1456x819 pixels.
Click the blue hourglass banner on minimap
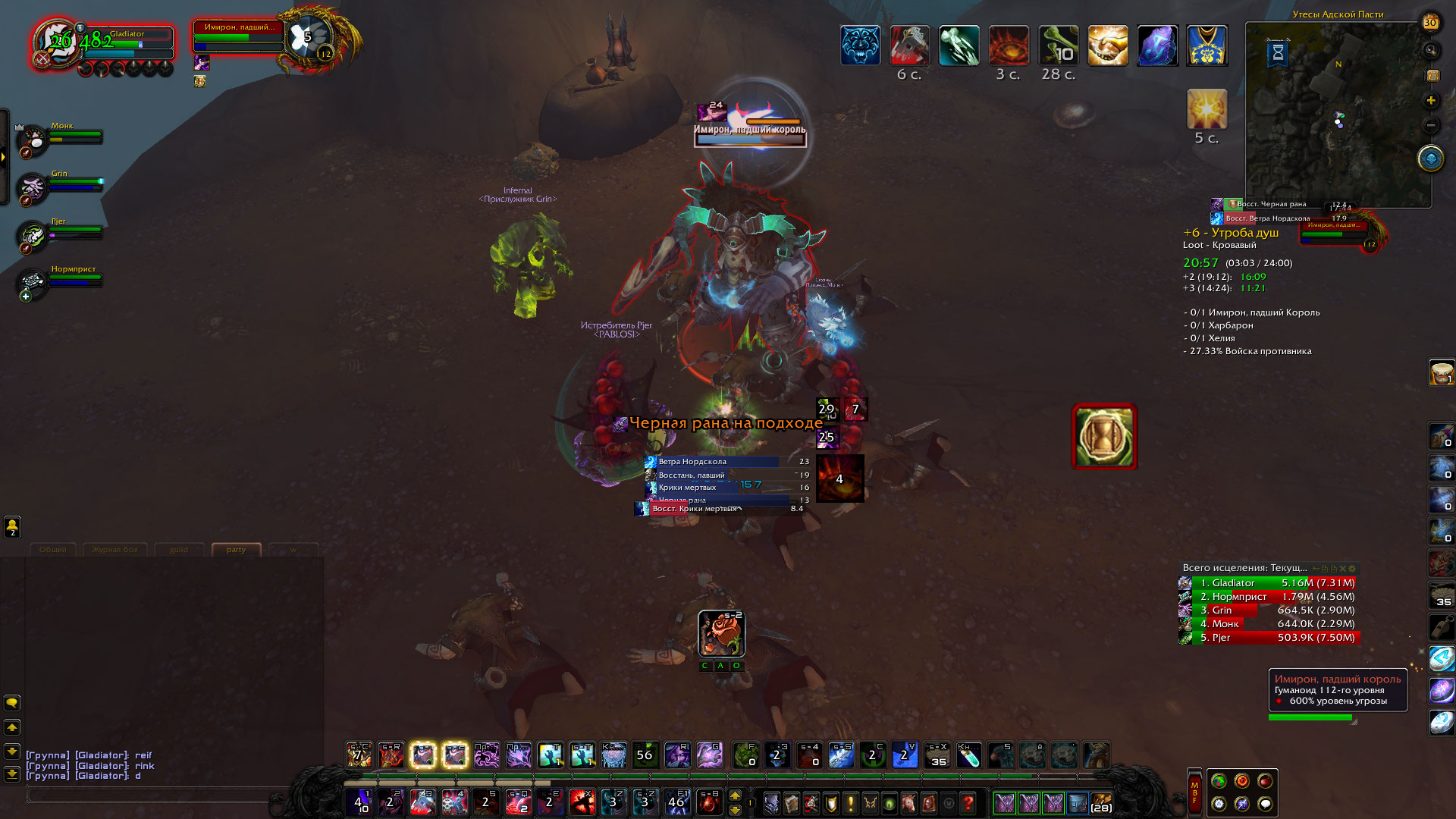point(1278,52)
